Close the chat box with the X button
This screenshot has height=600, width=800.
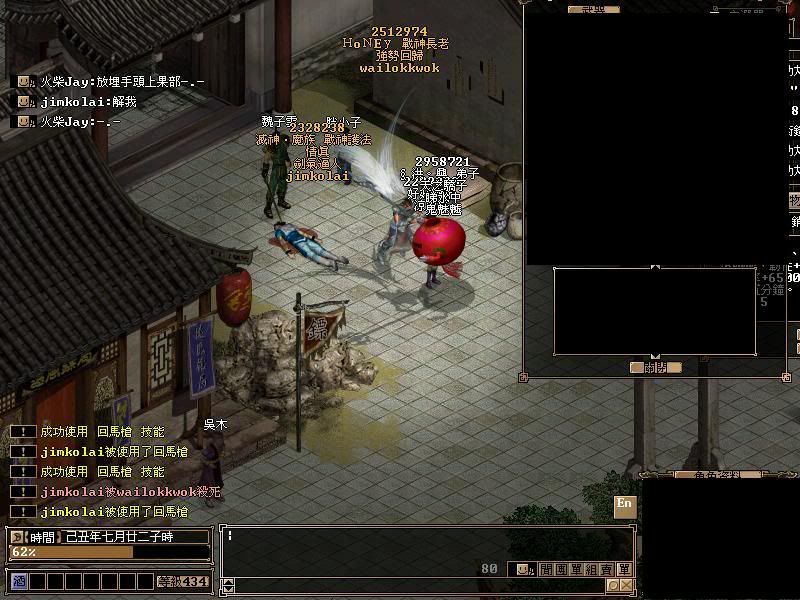626,585
